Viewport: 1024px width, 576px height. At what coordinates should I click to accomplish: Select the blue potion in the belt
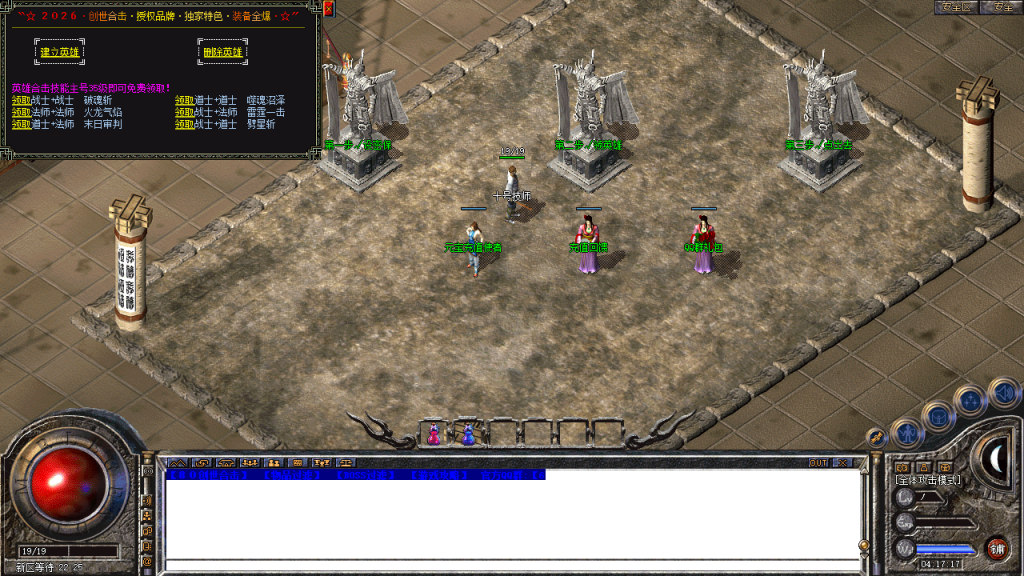(468, 435)
